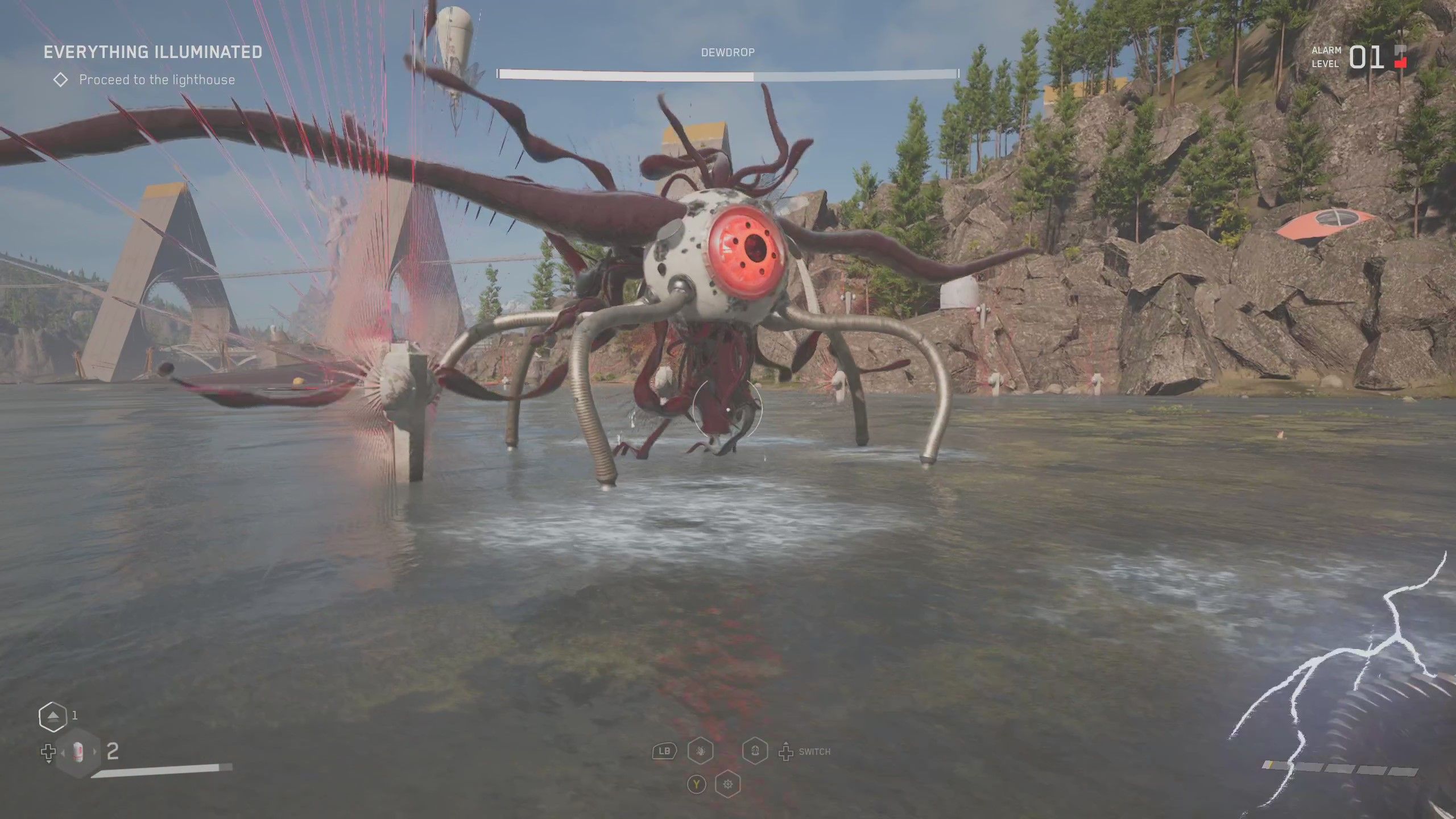Click the medkit capsule consumable icon
Image resolution: width=1456 pixels, height=819 pixels.
click(x=78, y=751)
